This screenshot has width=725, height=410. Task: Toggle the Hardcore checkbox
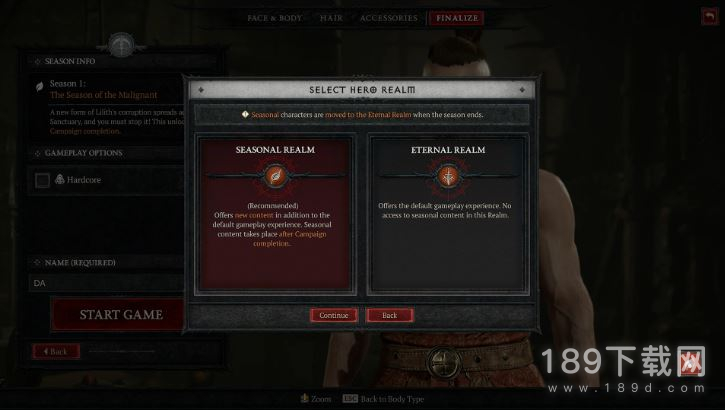point(42,180)
